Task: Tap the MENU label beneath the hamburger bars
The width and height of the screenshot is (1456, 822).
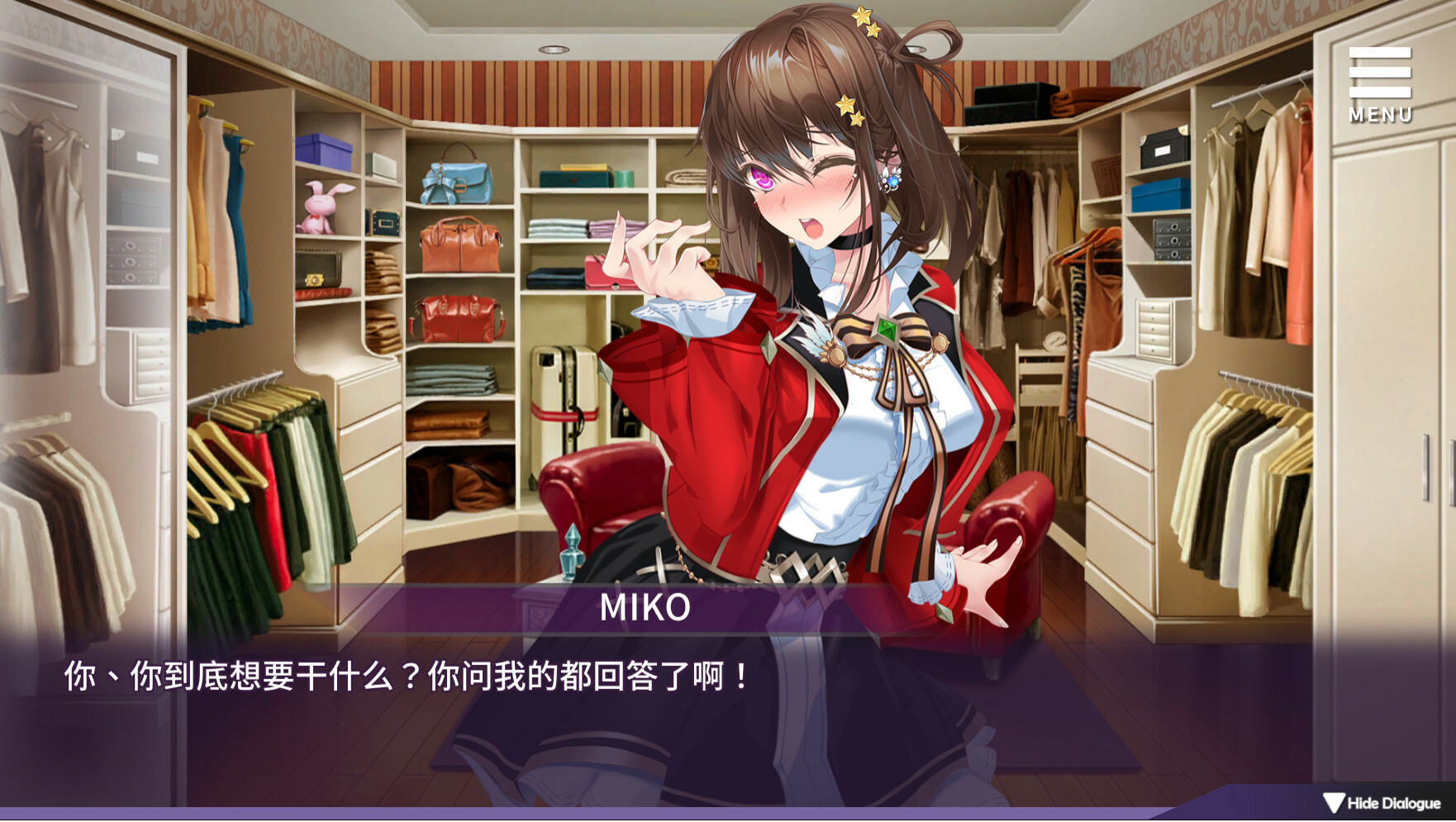Action: pos(1380,115)
